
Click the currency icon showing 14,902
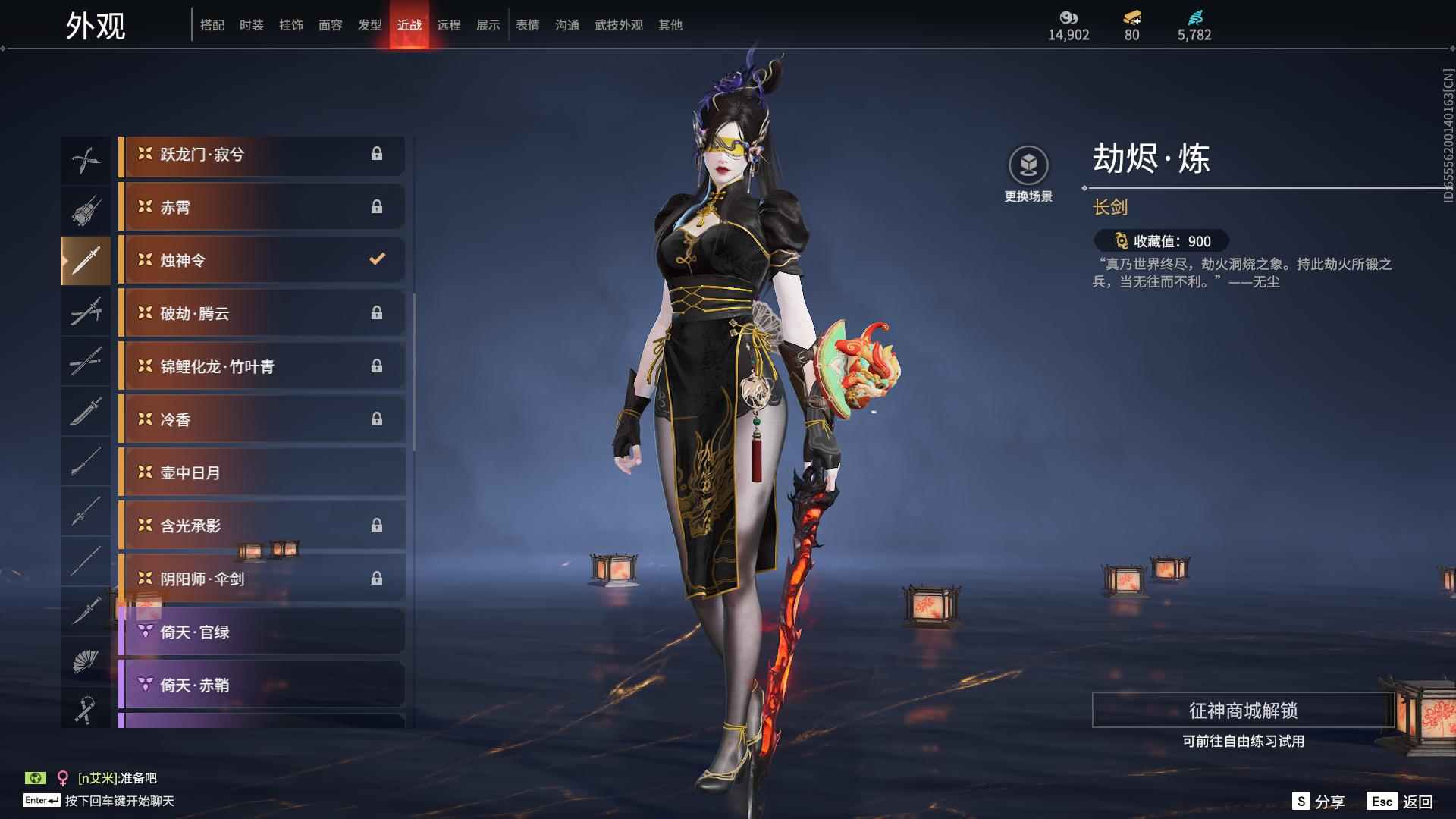1068,16
